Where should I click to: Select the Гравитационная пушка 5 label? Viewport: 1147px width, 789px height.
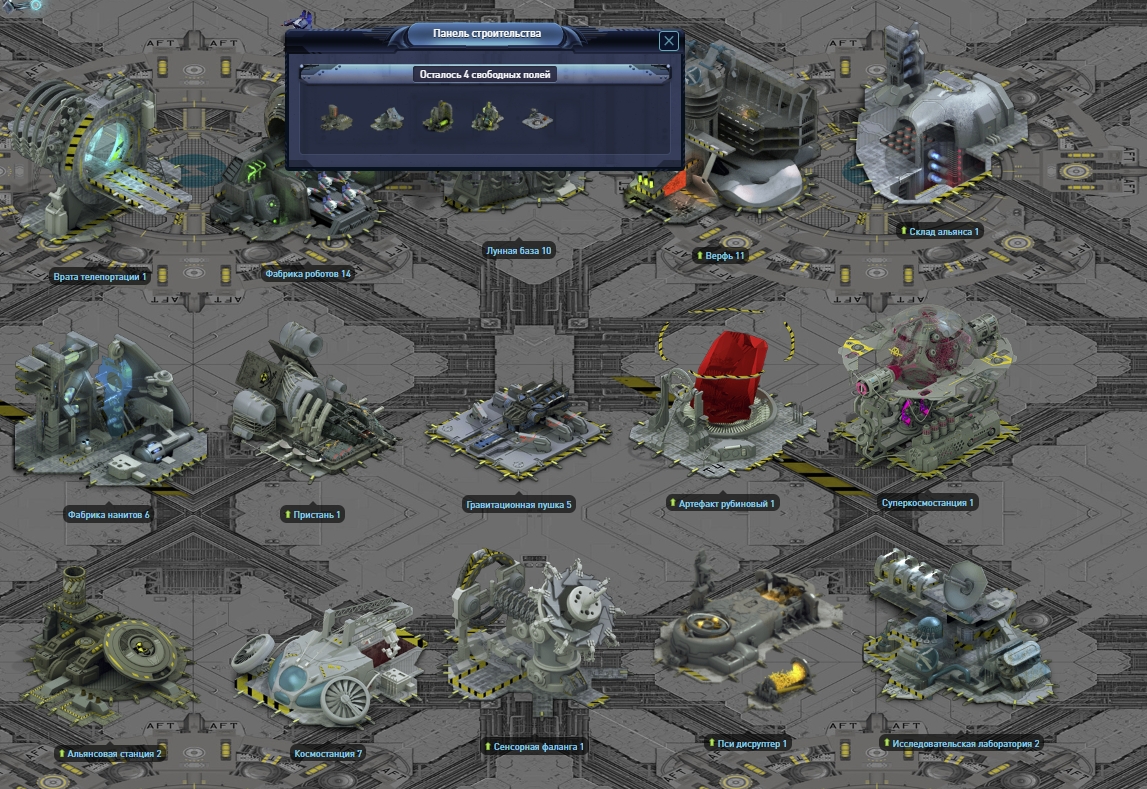click(x=518, y=505)
